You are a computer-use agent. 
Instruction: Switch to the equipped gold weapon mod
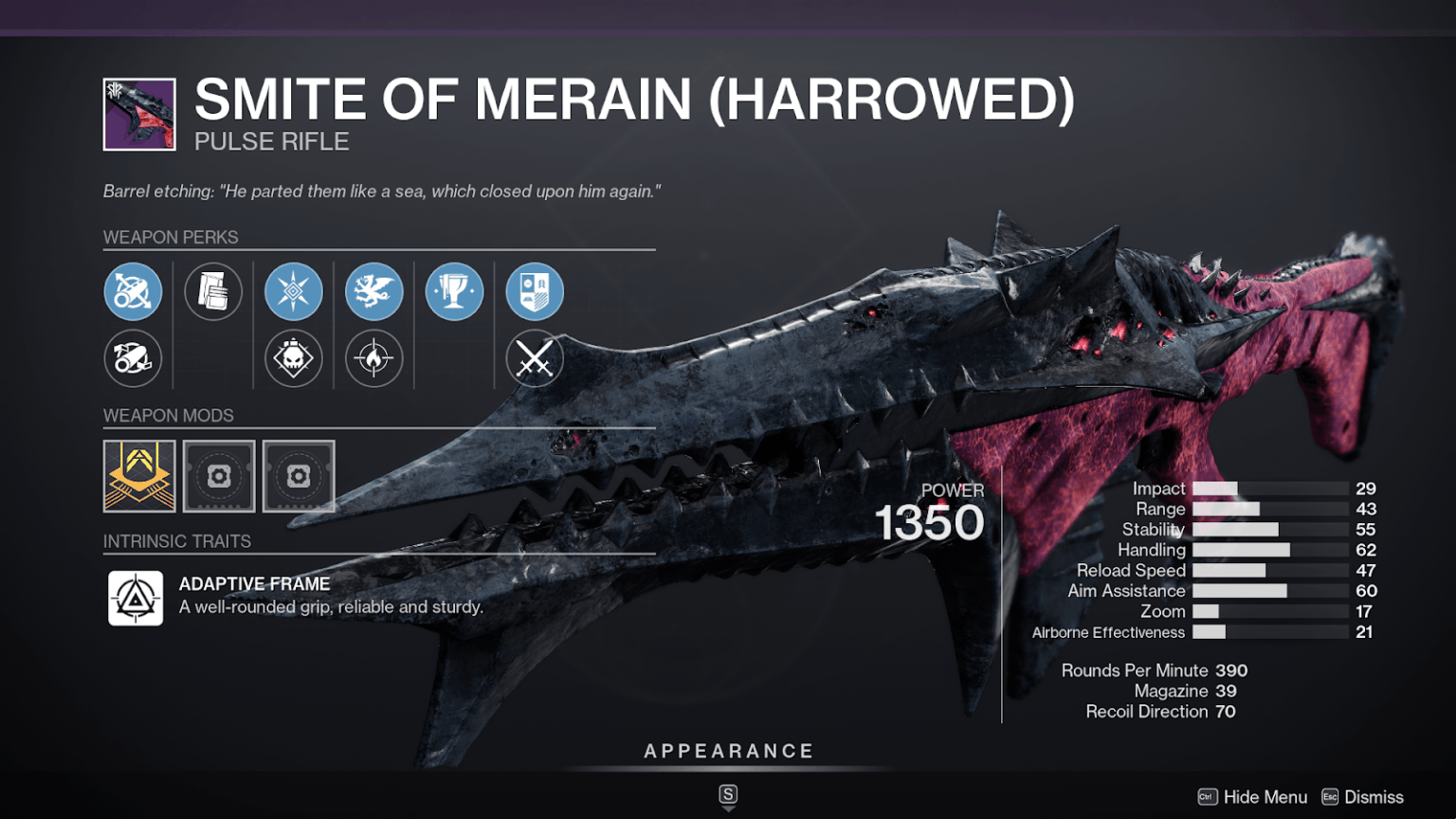click(138, 476)
